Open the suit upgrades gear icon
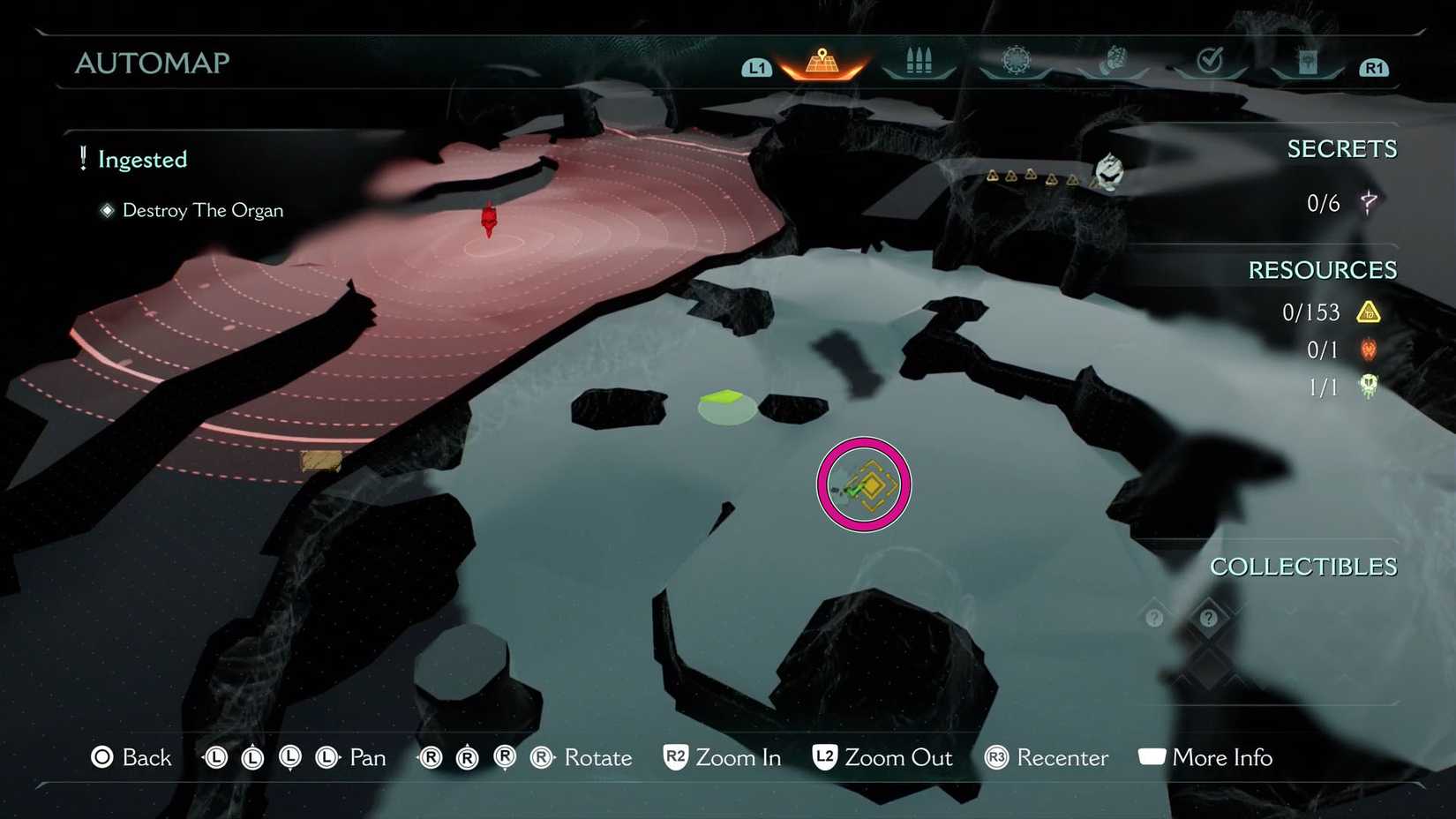Image resolution: width=1456 pixels, height=819 pixels. 1015,58
